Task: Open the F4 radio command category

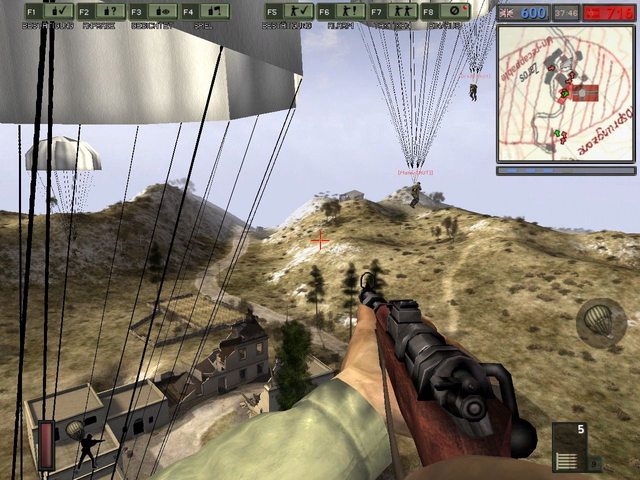Action: [205, 12]
